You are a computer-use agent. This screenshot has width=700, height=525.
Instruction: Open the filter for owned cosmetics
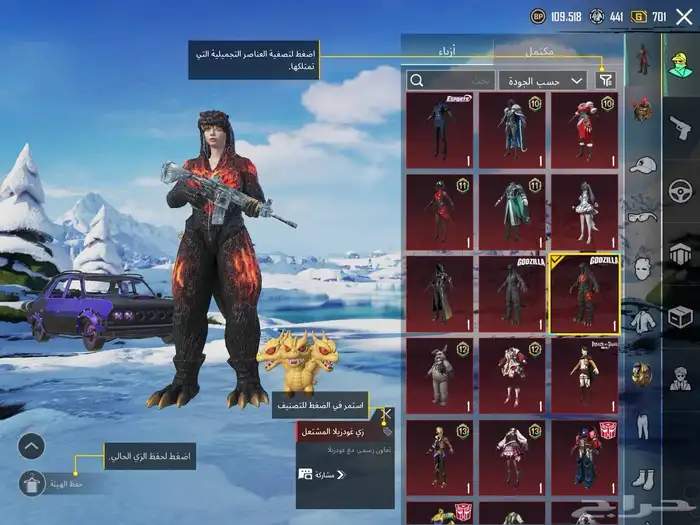point(605,80)
